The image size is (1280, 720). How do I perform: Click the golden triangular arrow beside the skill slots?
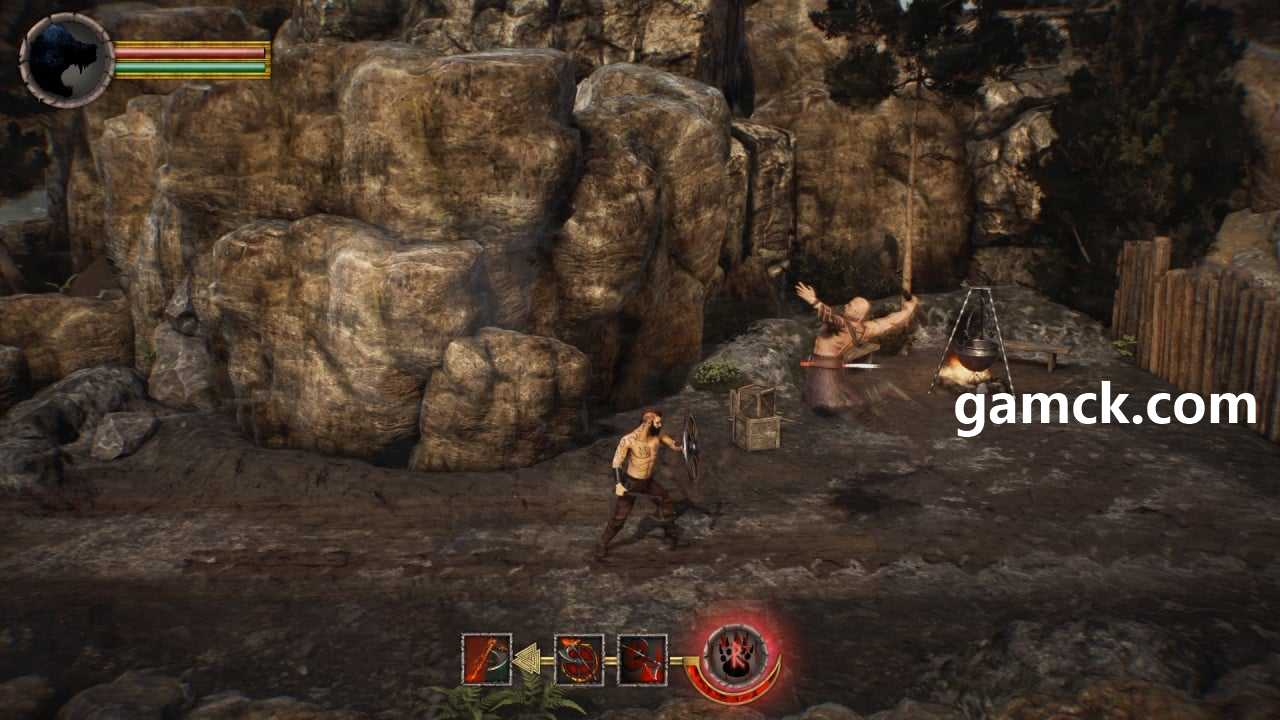(x=527, y=660)
